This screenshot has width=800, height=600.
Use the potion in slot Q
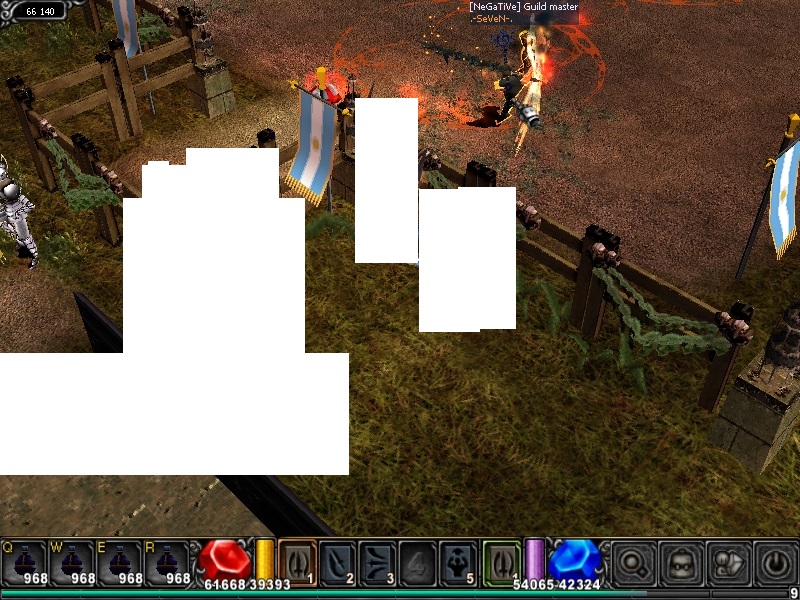pyautogui.click(x=24, y=562)
